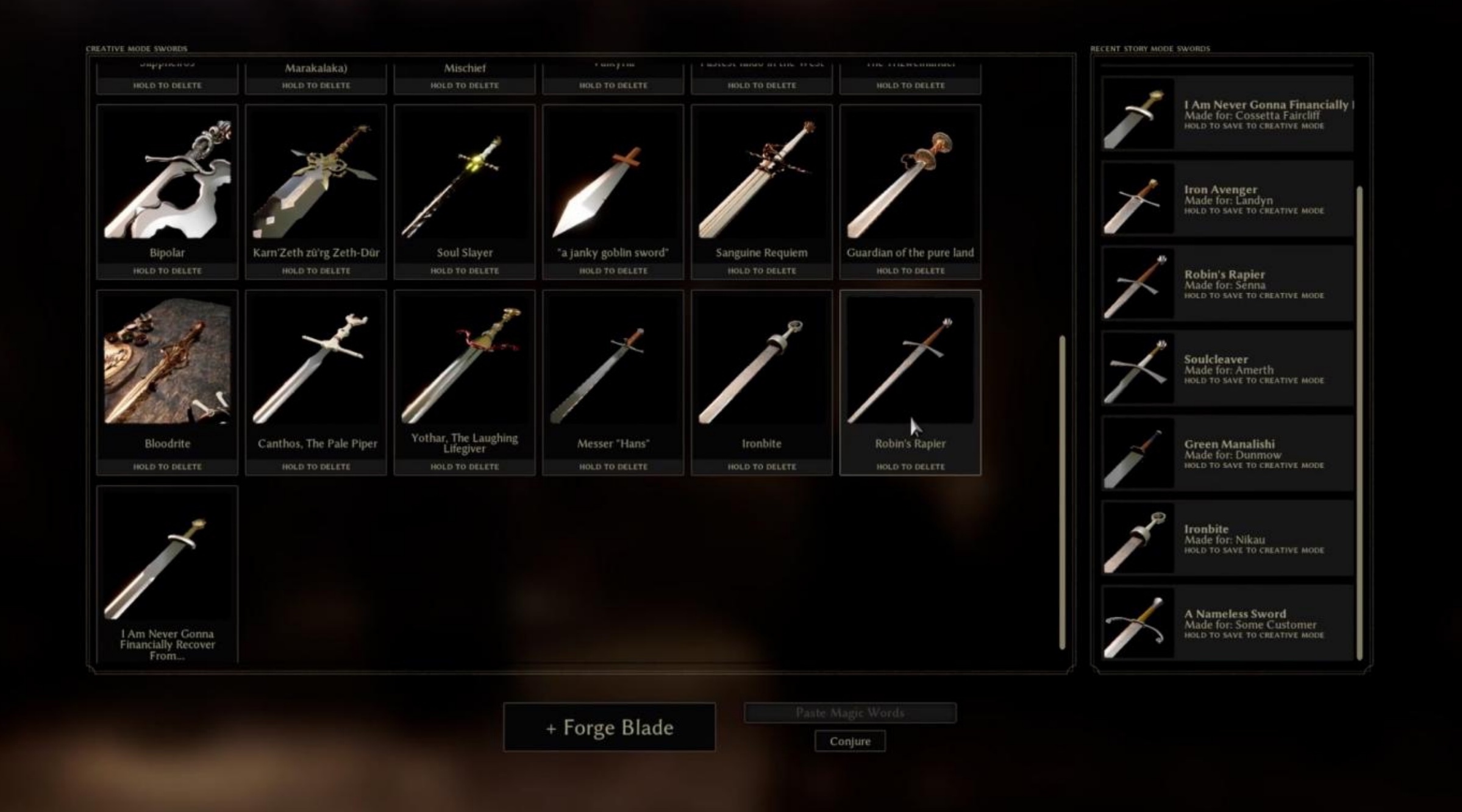
Task: Select Canthos, The Pale Piper sword
Action: click(316, 366)
